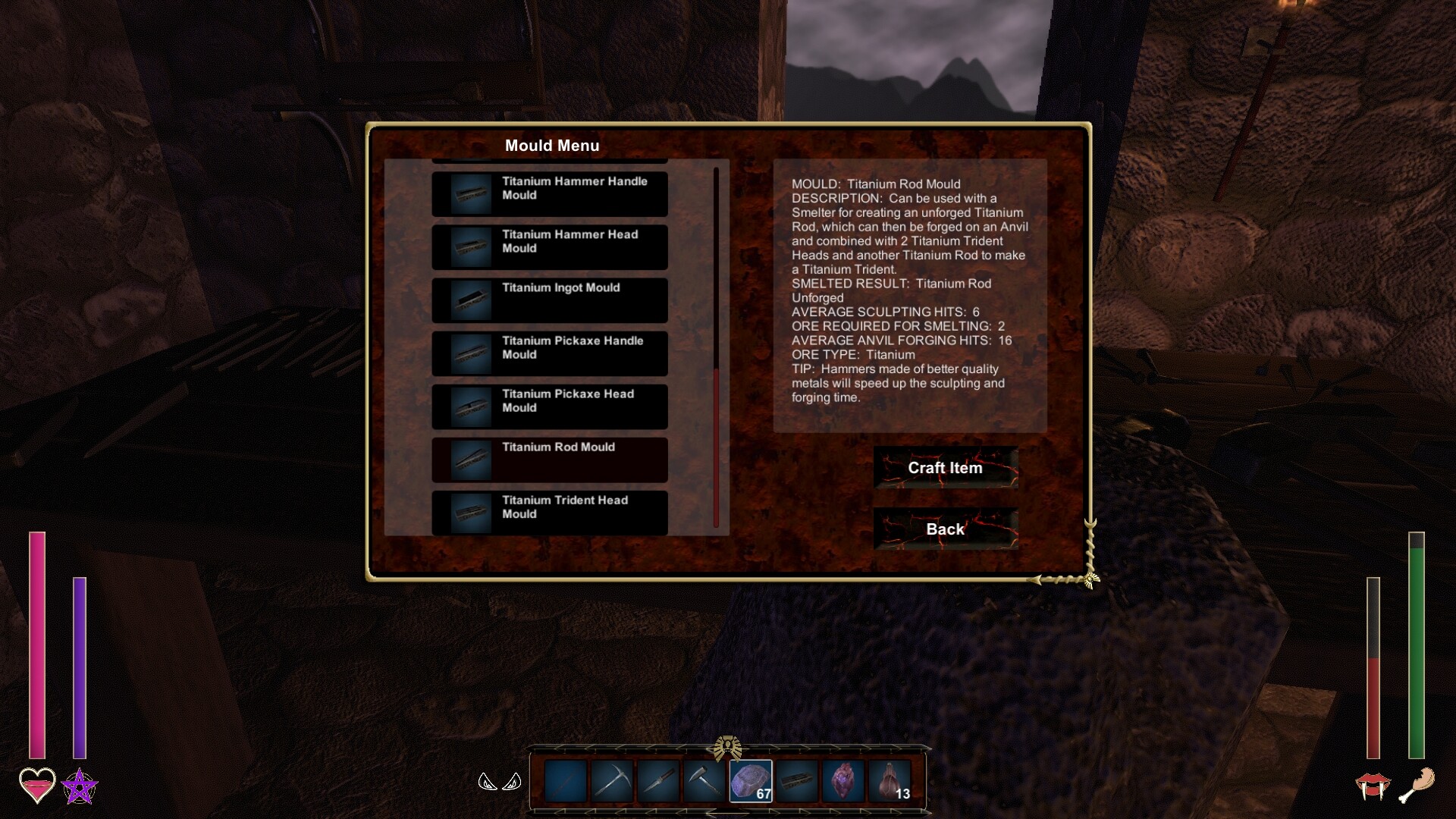The width and height of the screenshot is (1456, 819).
Task: Select the dagger in the hotbar
Action: [x=659, y=783]
